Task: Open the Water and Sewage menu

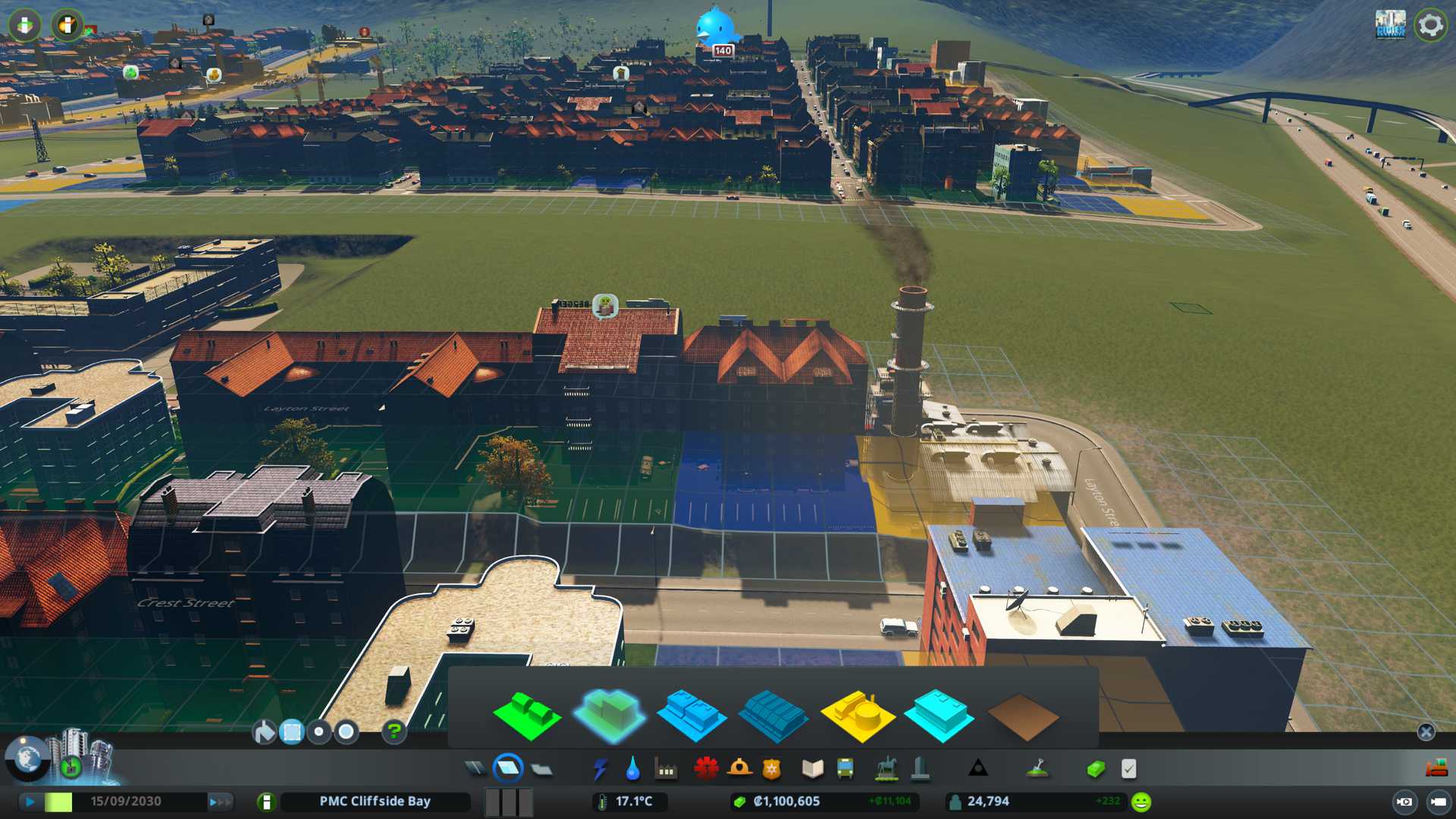Action: (x=632, y=769)
